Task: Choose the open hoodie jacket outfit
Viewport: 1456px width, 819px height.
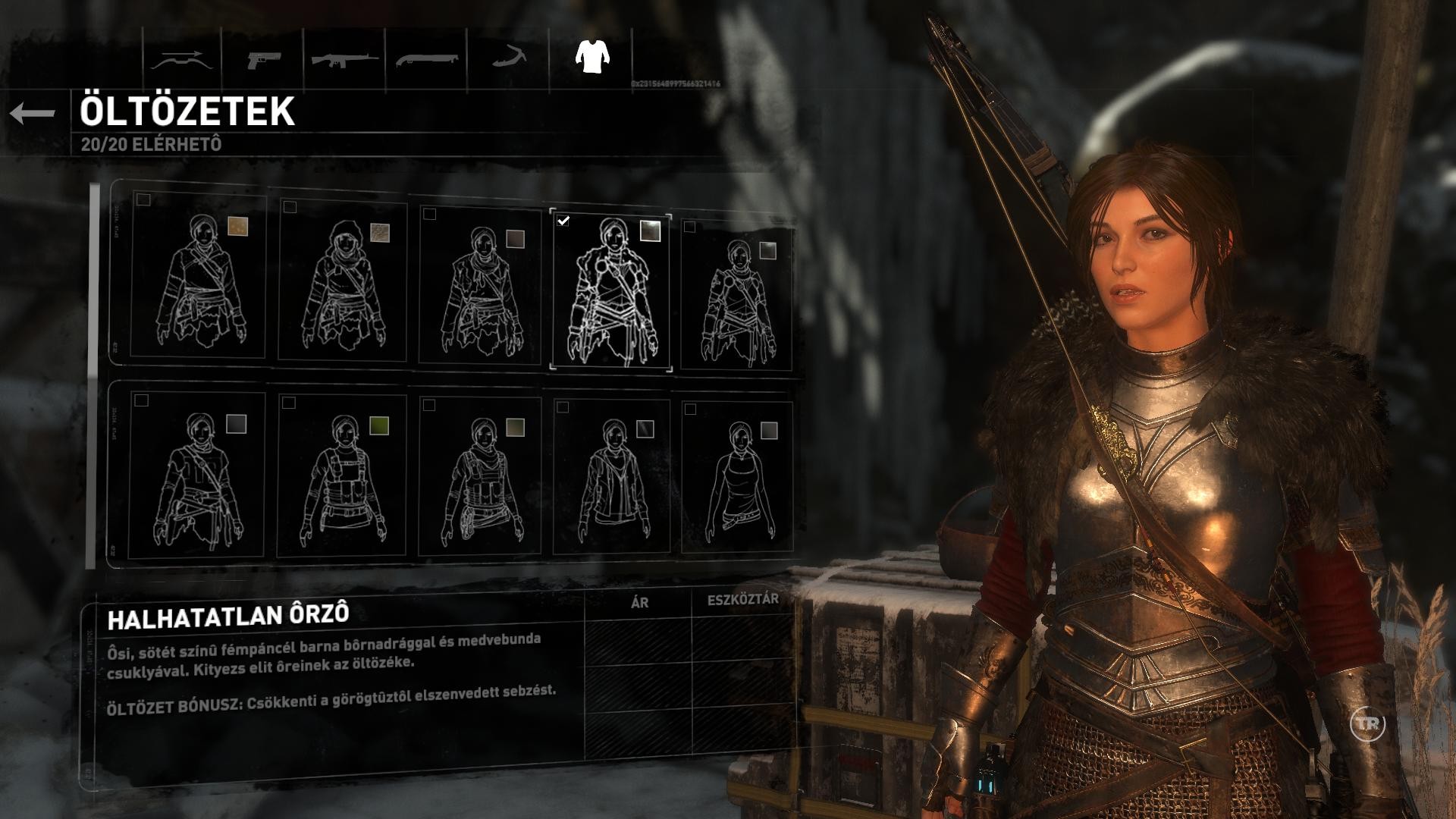Action: tap(611, 478)
